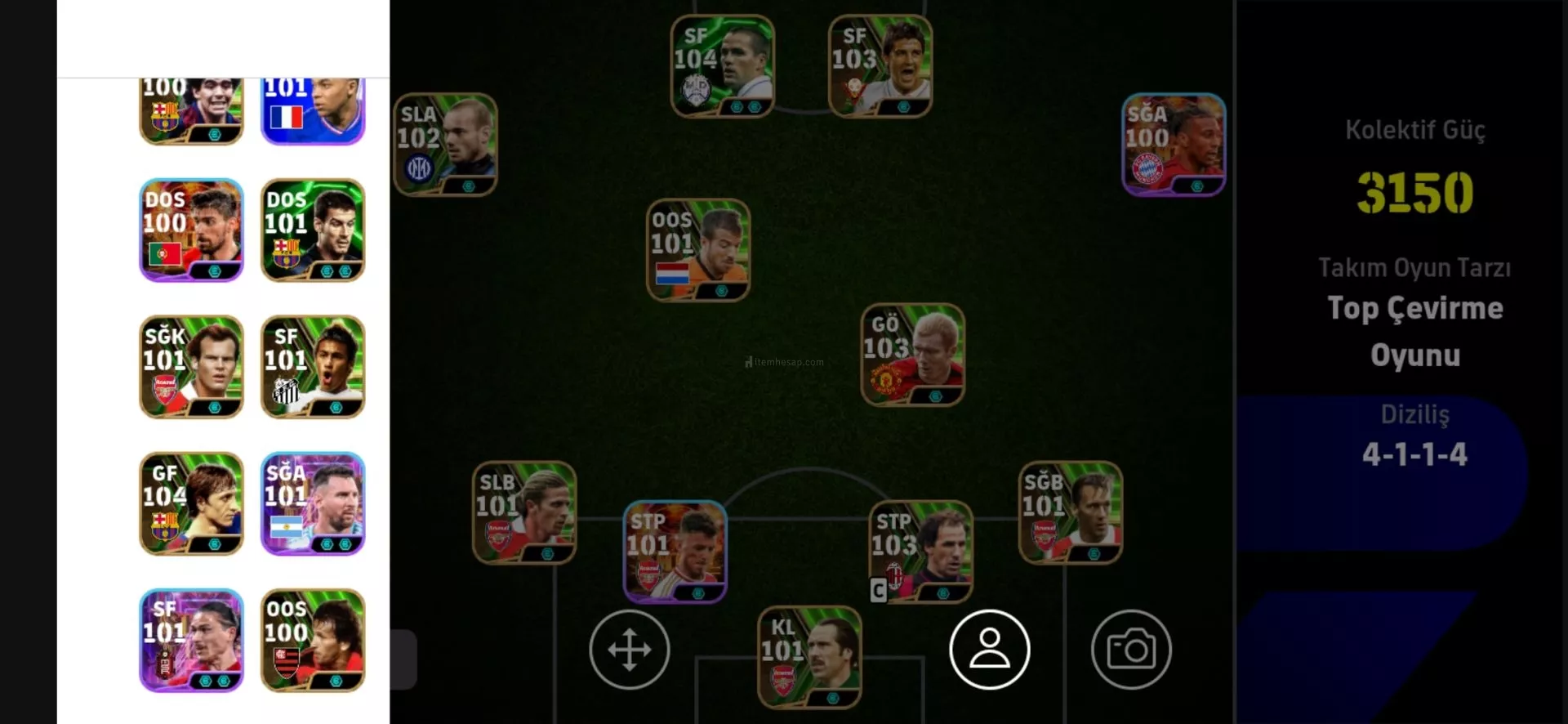Choose the GÖ 103 Manchester United card
Image resolution: width=1568 pixels, height=724 pixels.
point(912,355)
